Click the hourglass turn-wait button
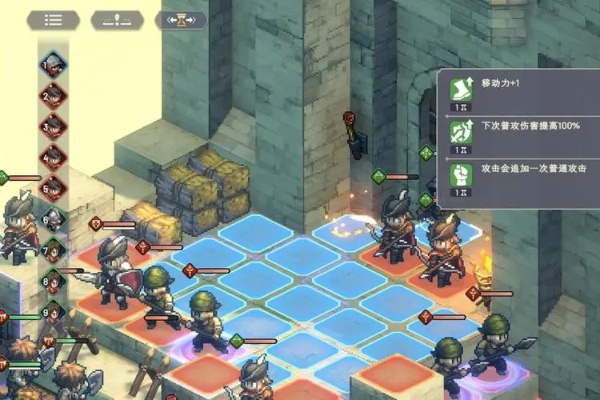The width and height of the screenshot is (600, 400). pyautogui.click(x=181, y=19)
